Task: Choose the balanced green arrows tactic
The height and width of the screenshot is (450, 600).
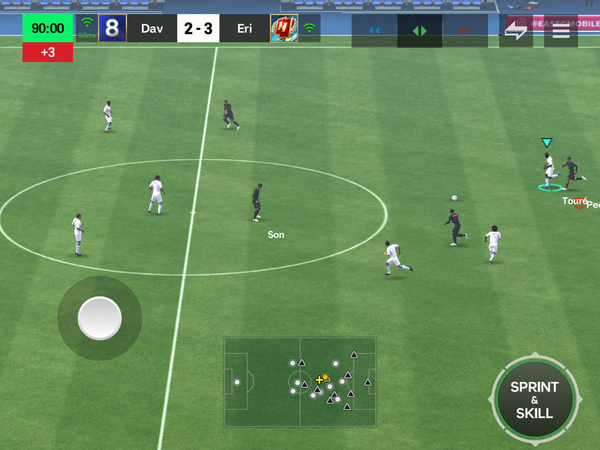Action: 420,31
